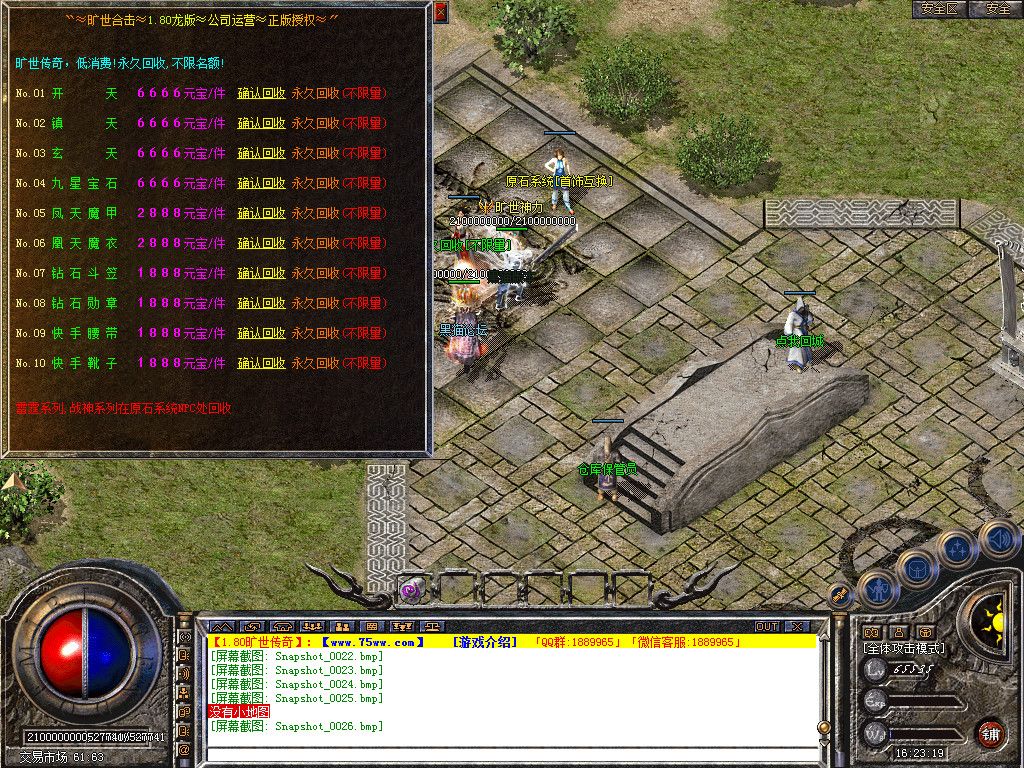Viewport: 1024px width, 768px height.
Task: Close the recycling dialog window
Action: [x=441, y=13]
